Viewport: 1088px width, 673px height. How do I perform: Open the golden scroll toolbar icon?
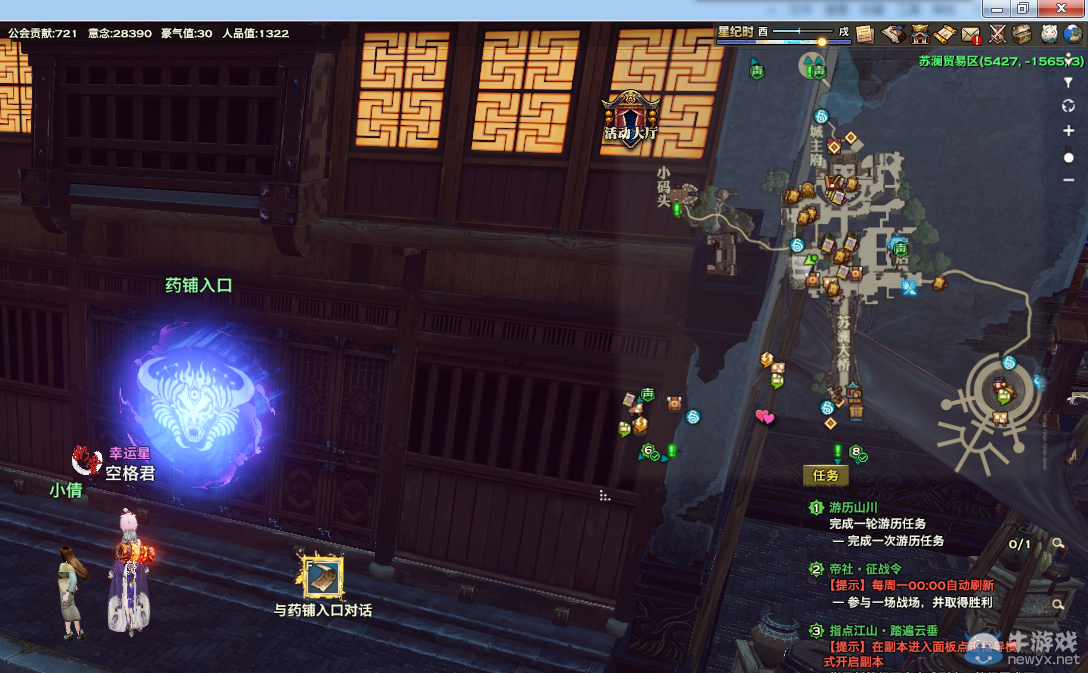coord(944,34)
